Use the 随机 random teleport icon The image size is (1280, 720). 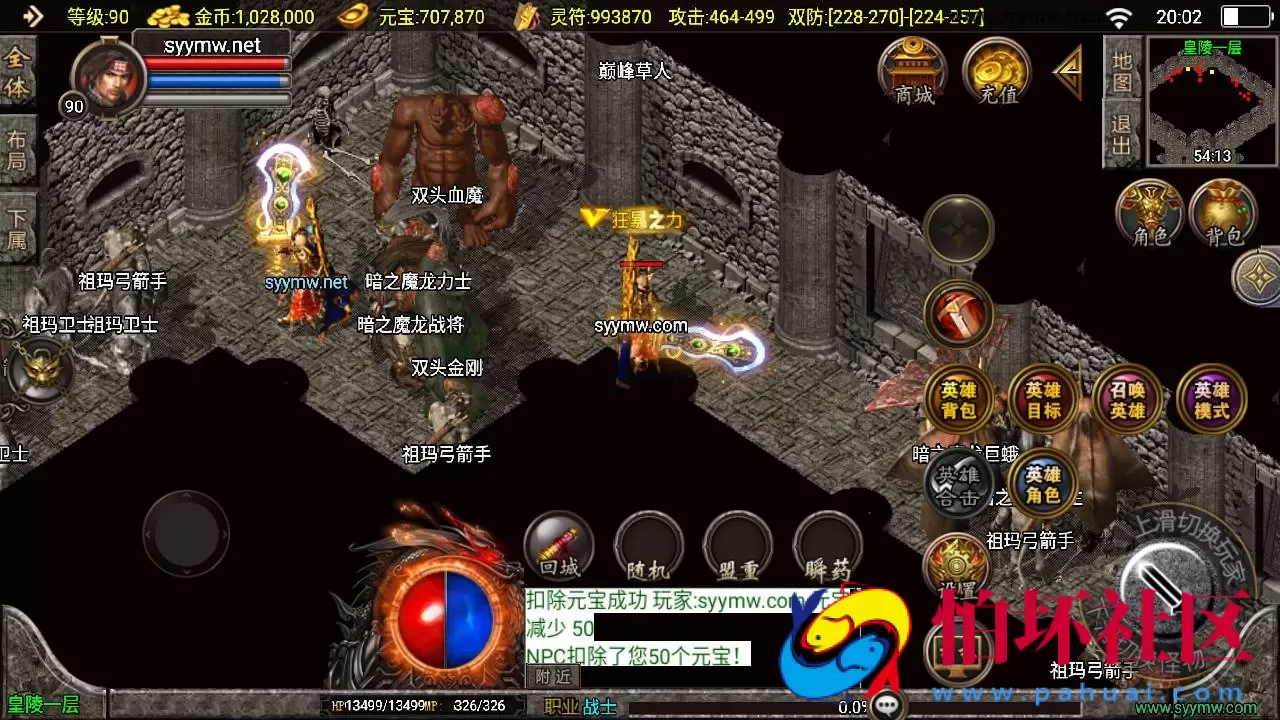(x=648, y=545)
